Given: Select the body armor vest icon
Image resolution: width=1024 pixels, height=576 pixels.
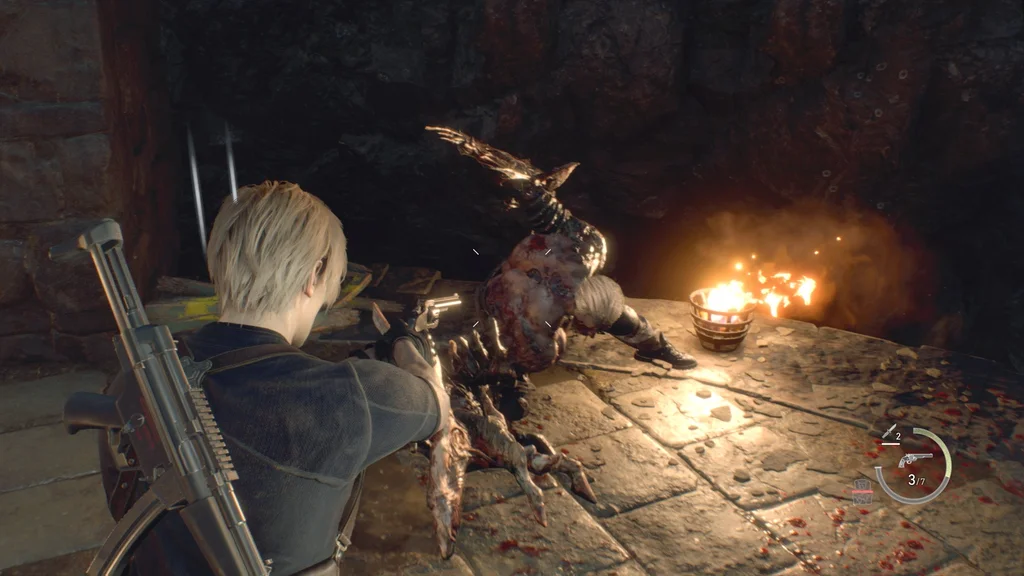Looking at the screenshot, I should (x=861, y=490).
